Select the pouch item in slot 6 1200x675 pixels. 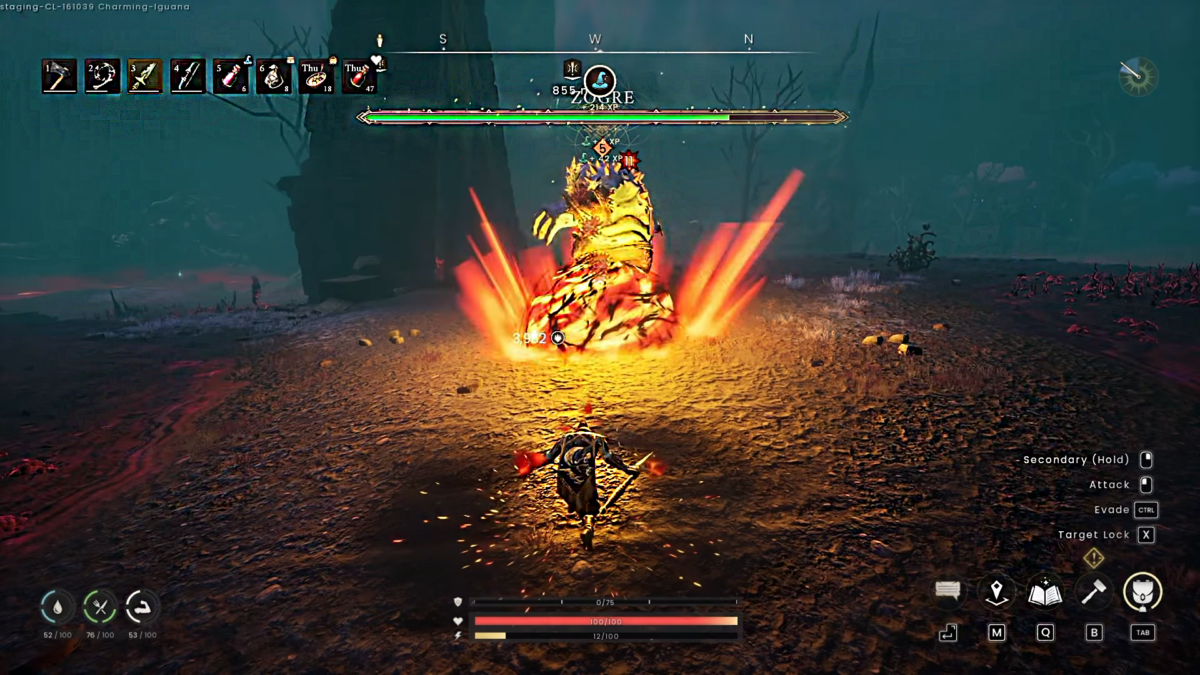tap(273, 76)
